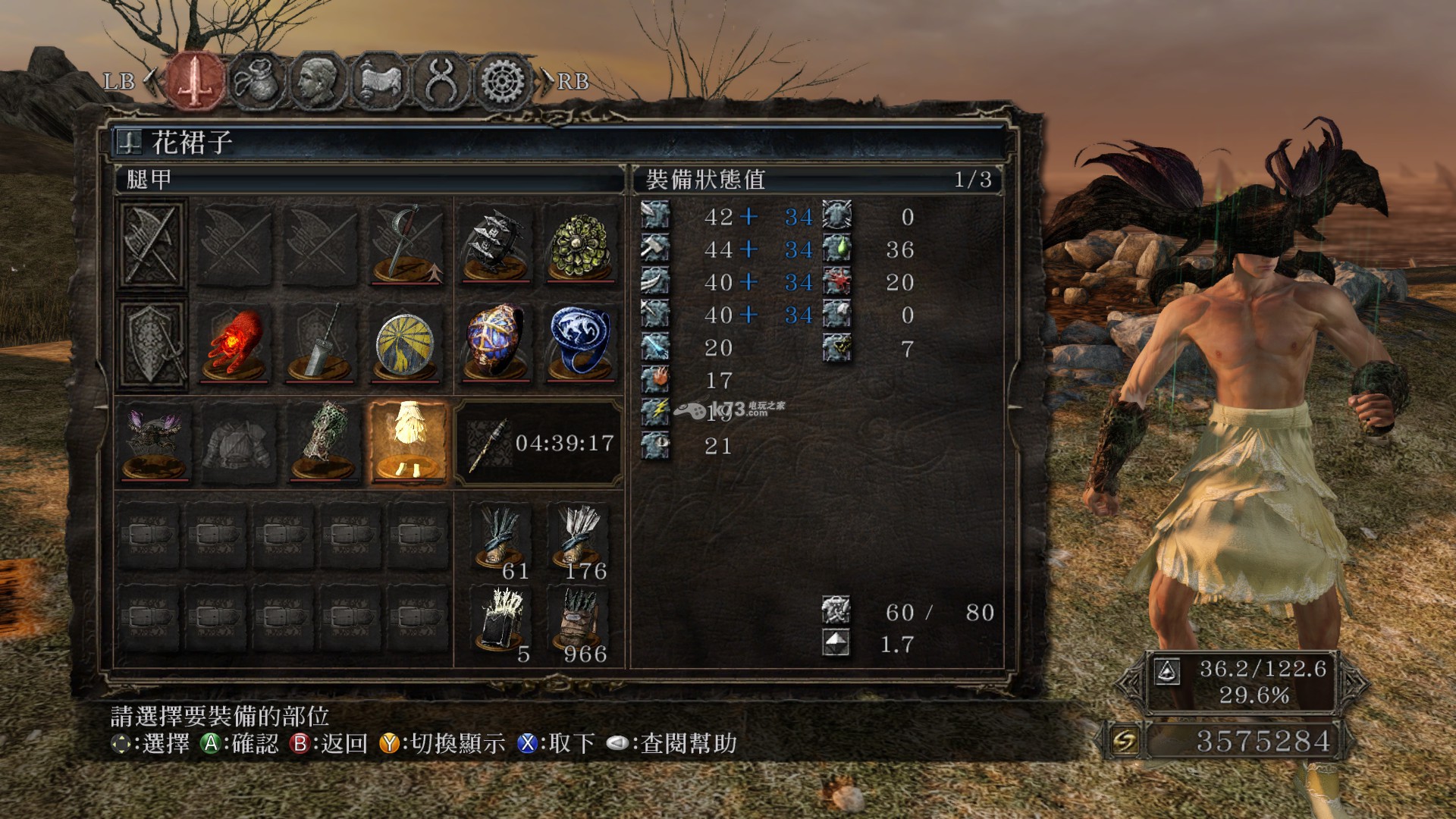Select the arrow slot with 61 arrows
1456x819 pixels.
pos(500,538)
